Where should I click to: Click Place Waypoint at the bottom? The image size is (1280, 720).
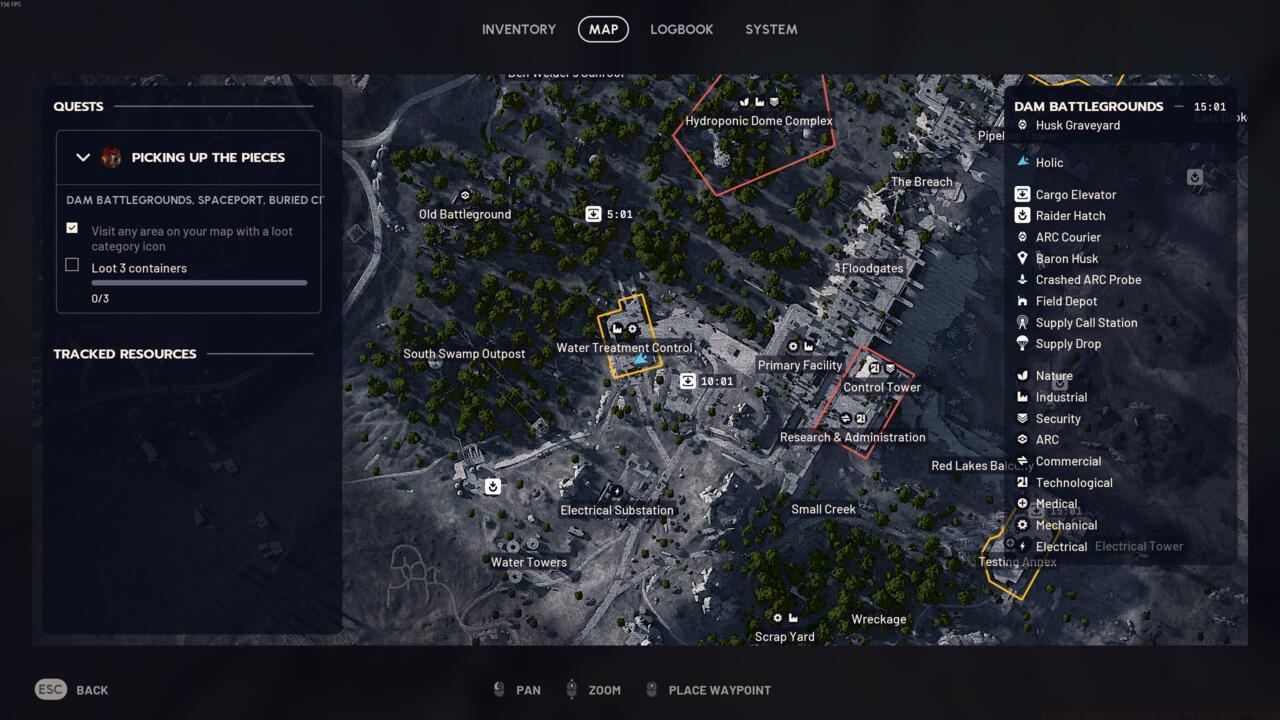tap(719, 690)
